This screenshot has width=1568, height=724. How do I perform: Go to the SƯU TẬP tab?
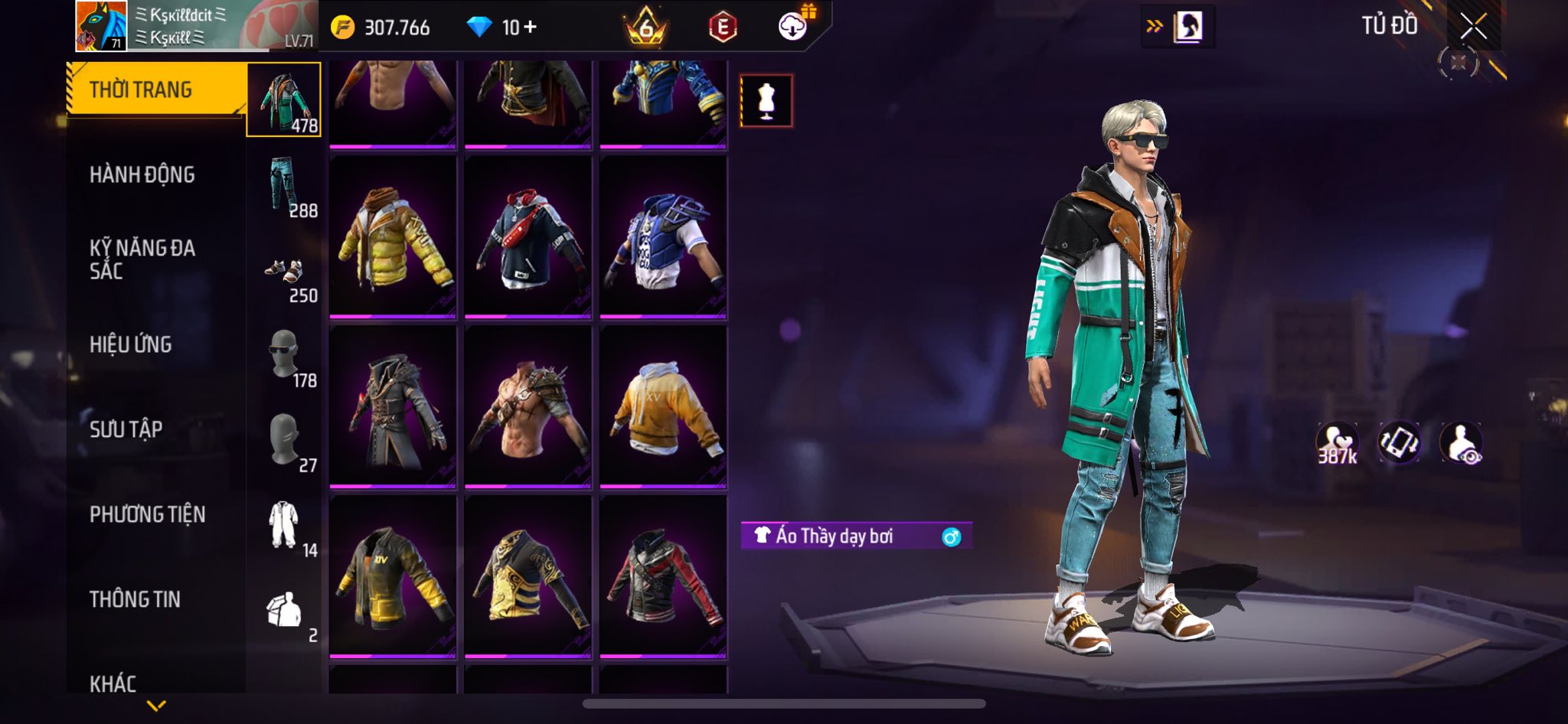click(126, 430)
